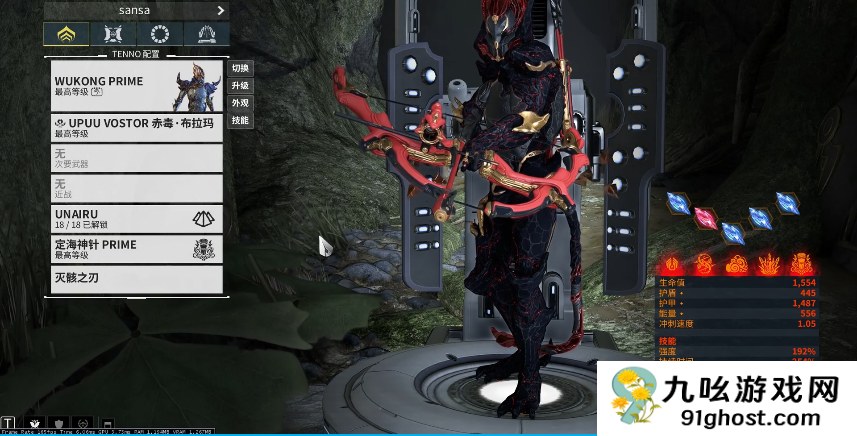This screenshot has height=436, width=857.
Task: Click the arrow next to sansa loadout name
Action: 220,10
